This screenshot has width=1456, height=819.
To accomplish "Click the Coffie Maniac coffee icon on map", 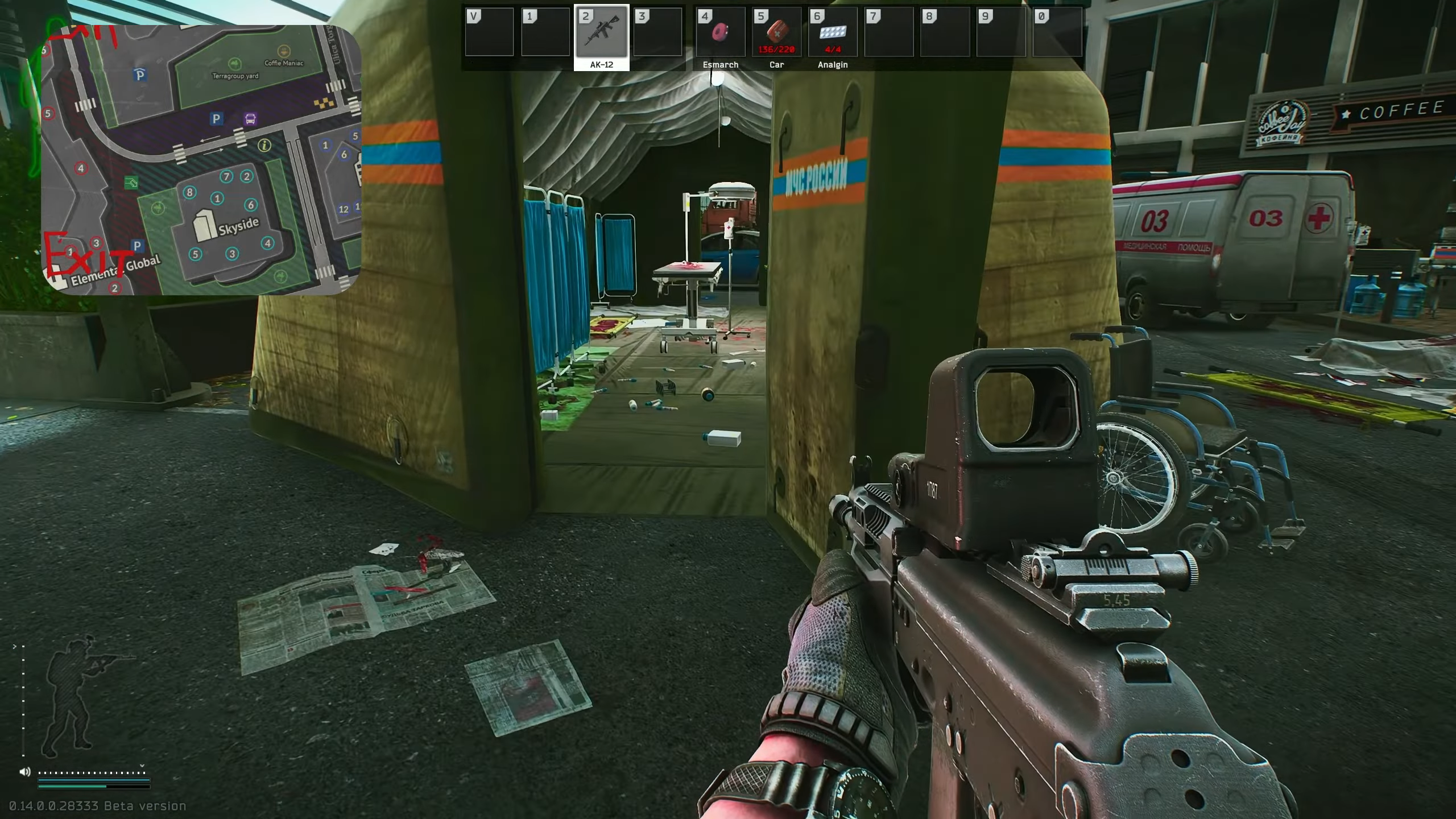I will coord(283,50).
